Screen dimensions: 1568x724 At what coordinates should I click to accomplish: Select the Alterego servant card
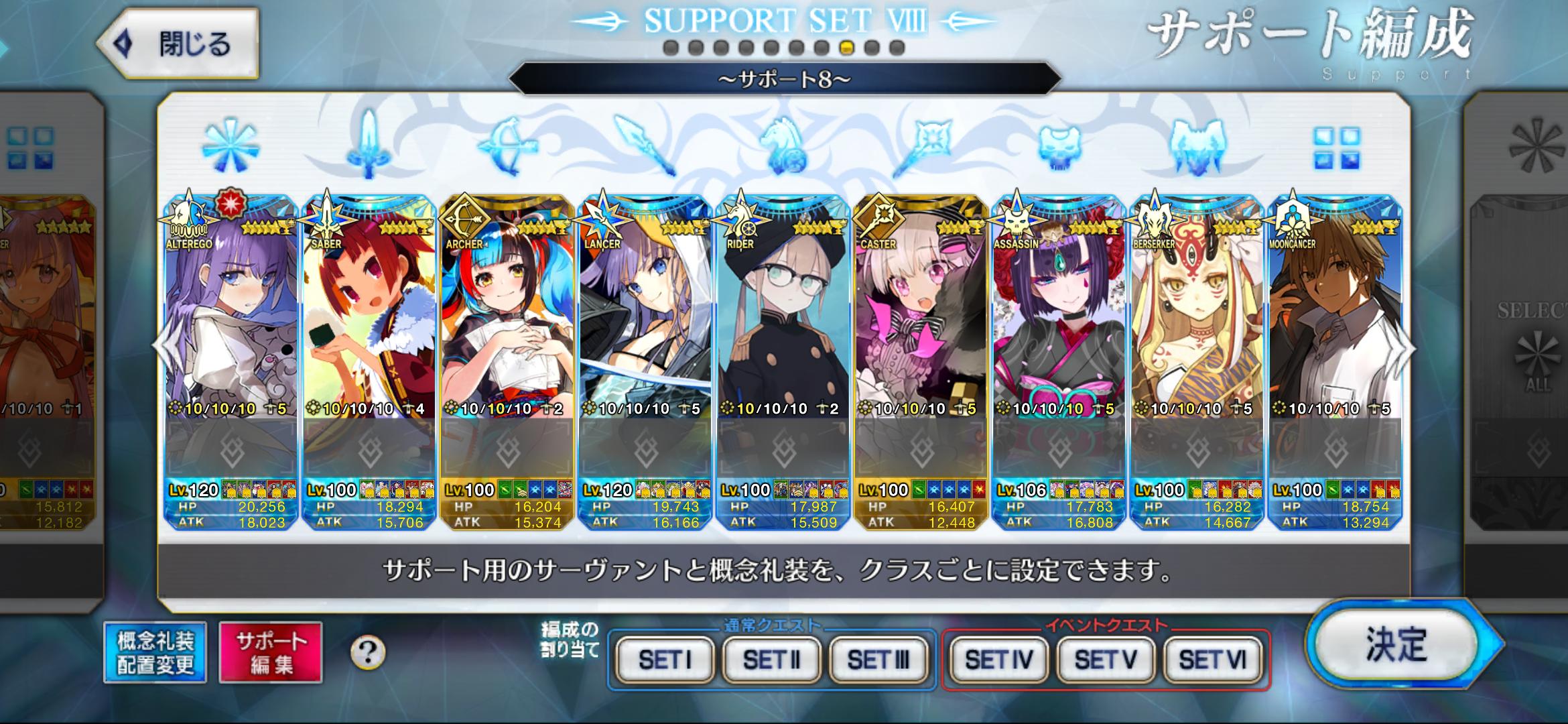[231, 322]
